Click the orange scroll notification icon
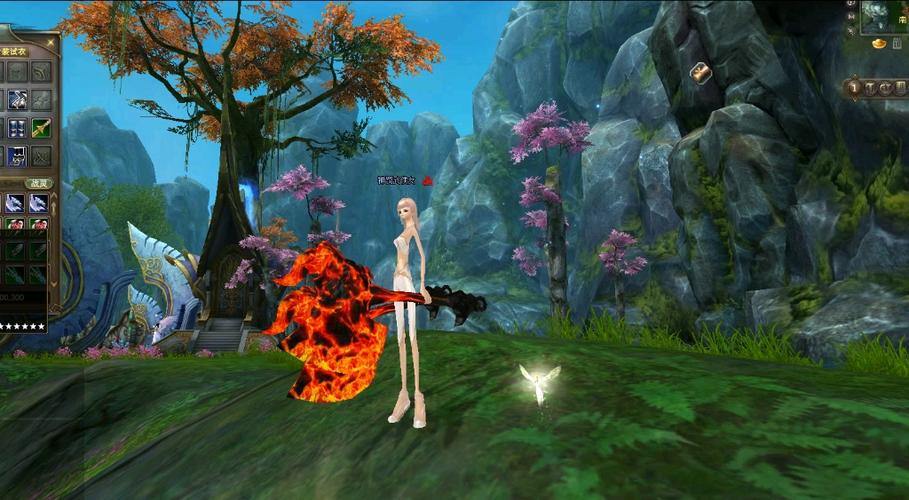 [700, 72]
